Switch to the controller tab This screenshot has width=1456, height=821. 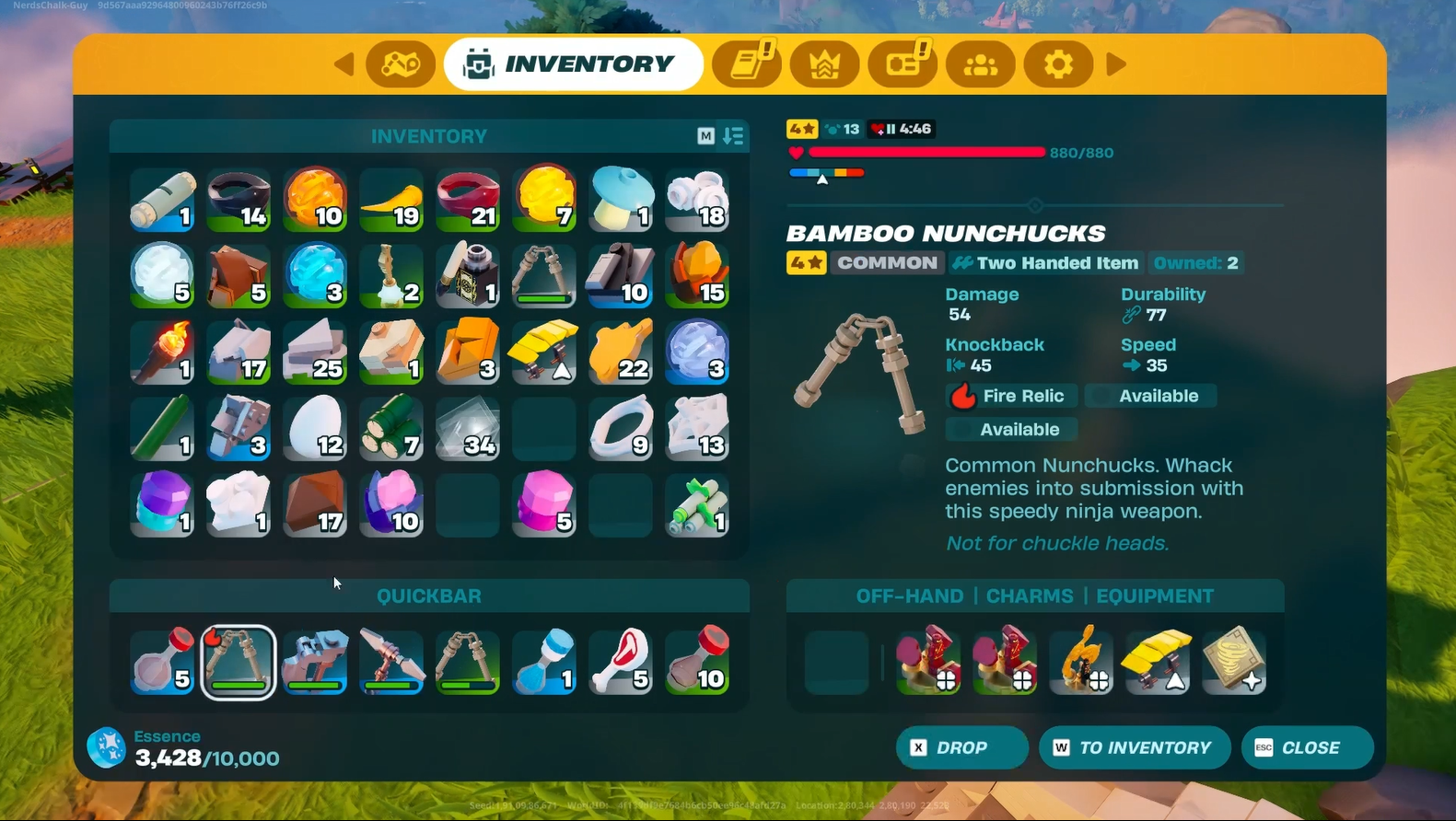point(401,64)
